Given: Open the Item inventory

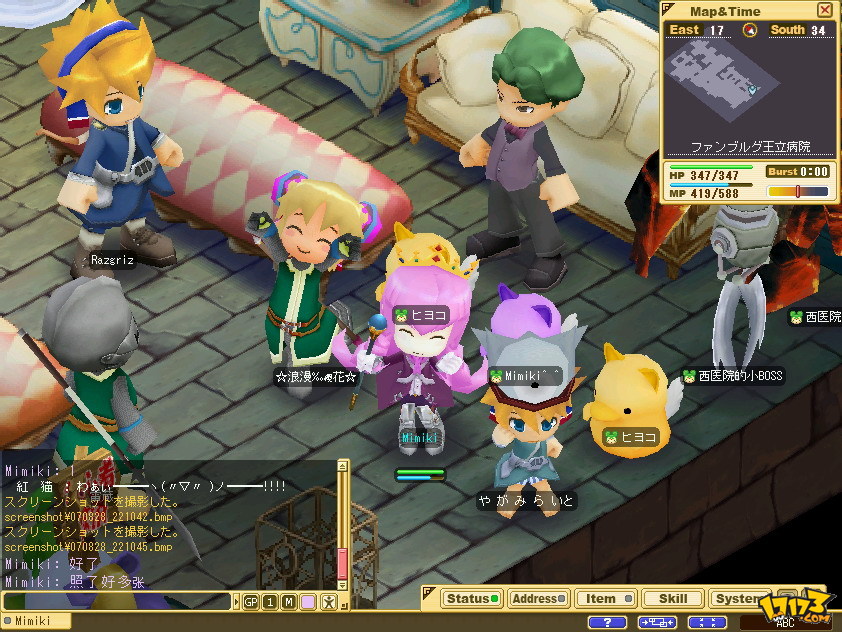Looking at the screenshot, I should (604, 599).
